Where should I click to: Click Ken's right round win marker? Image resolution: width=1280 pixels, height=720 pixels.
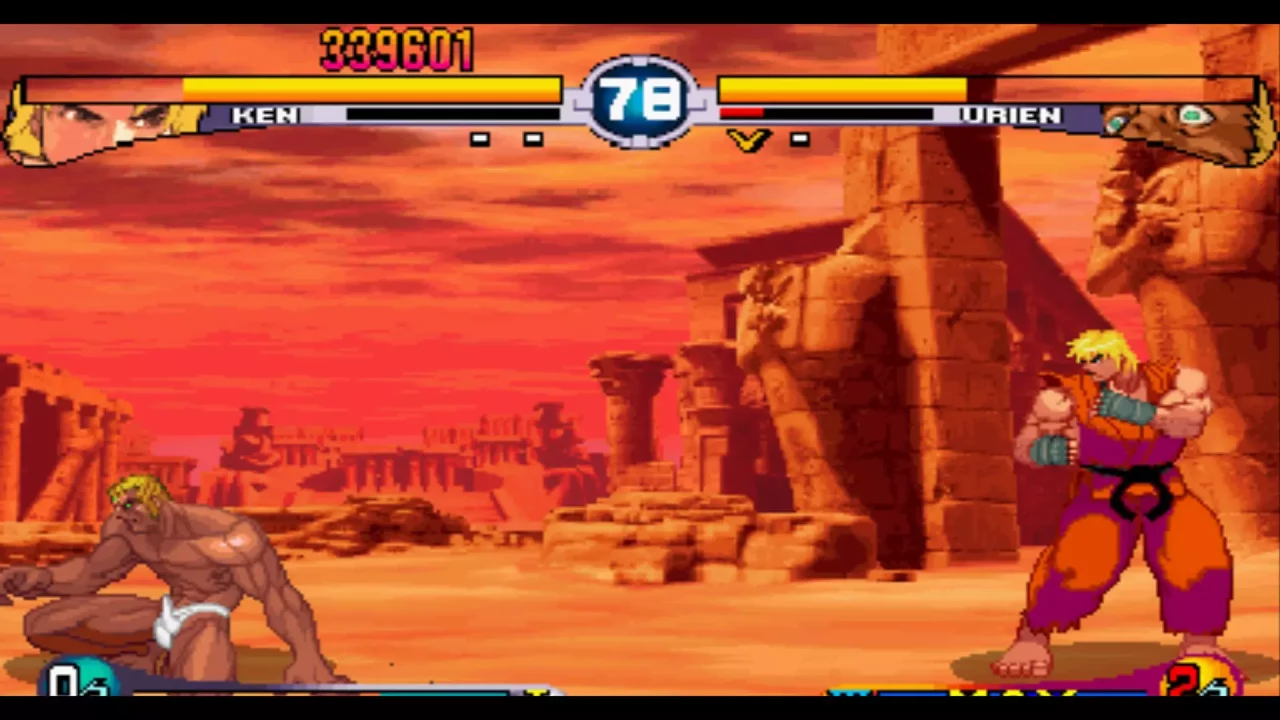click(531, 139)
